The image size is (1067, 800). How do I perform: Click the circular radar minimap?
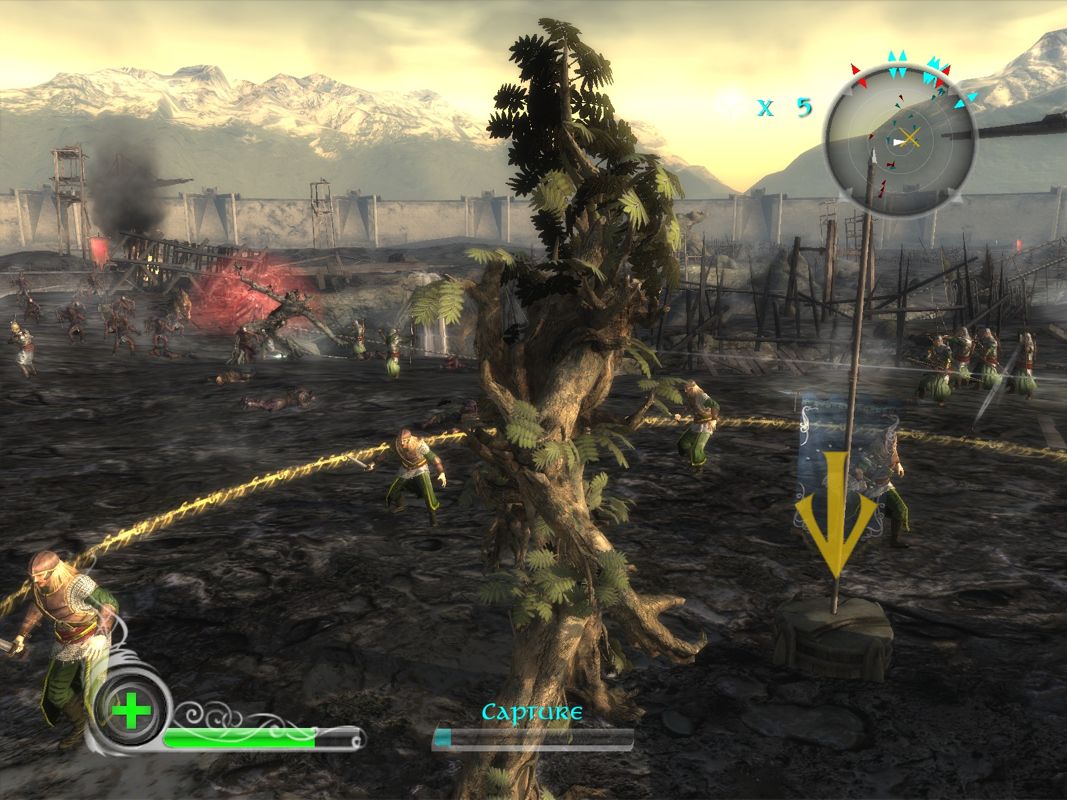pyautogui.click(x=900, y=138)
